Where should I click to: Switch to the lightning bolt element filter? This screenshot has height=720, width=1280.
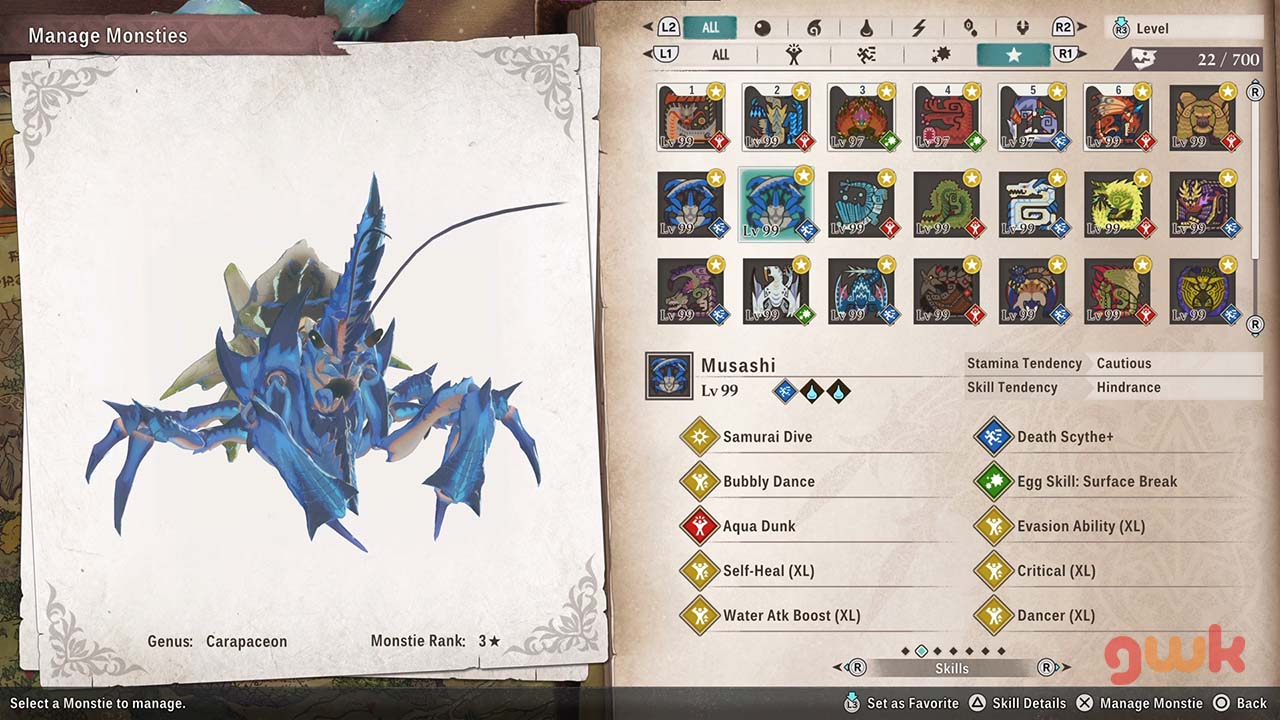pyautogui.click(x=917, y=28)
